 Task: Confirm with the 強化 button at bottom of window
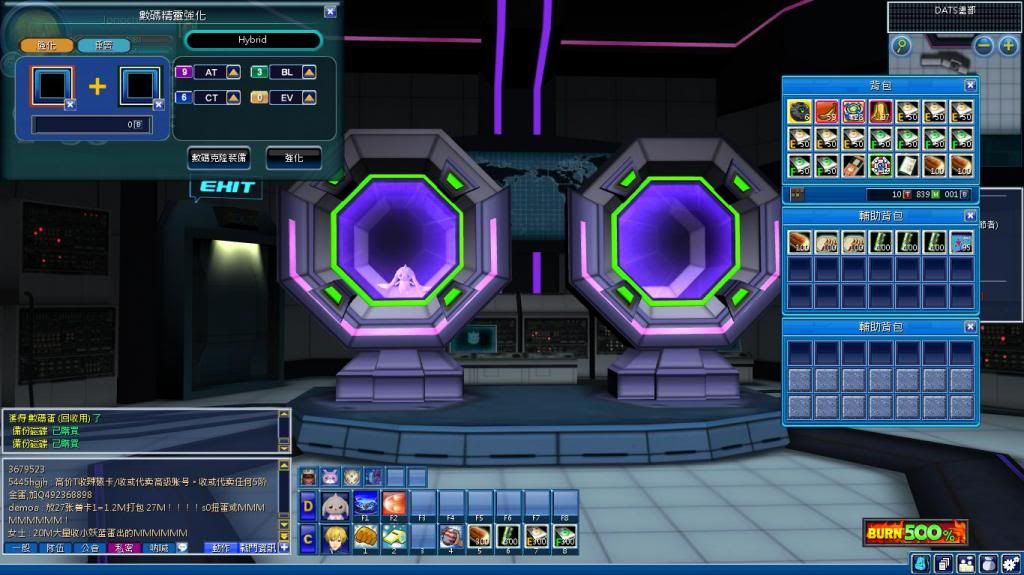(293, 158)
